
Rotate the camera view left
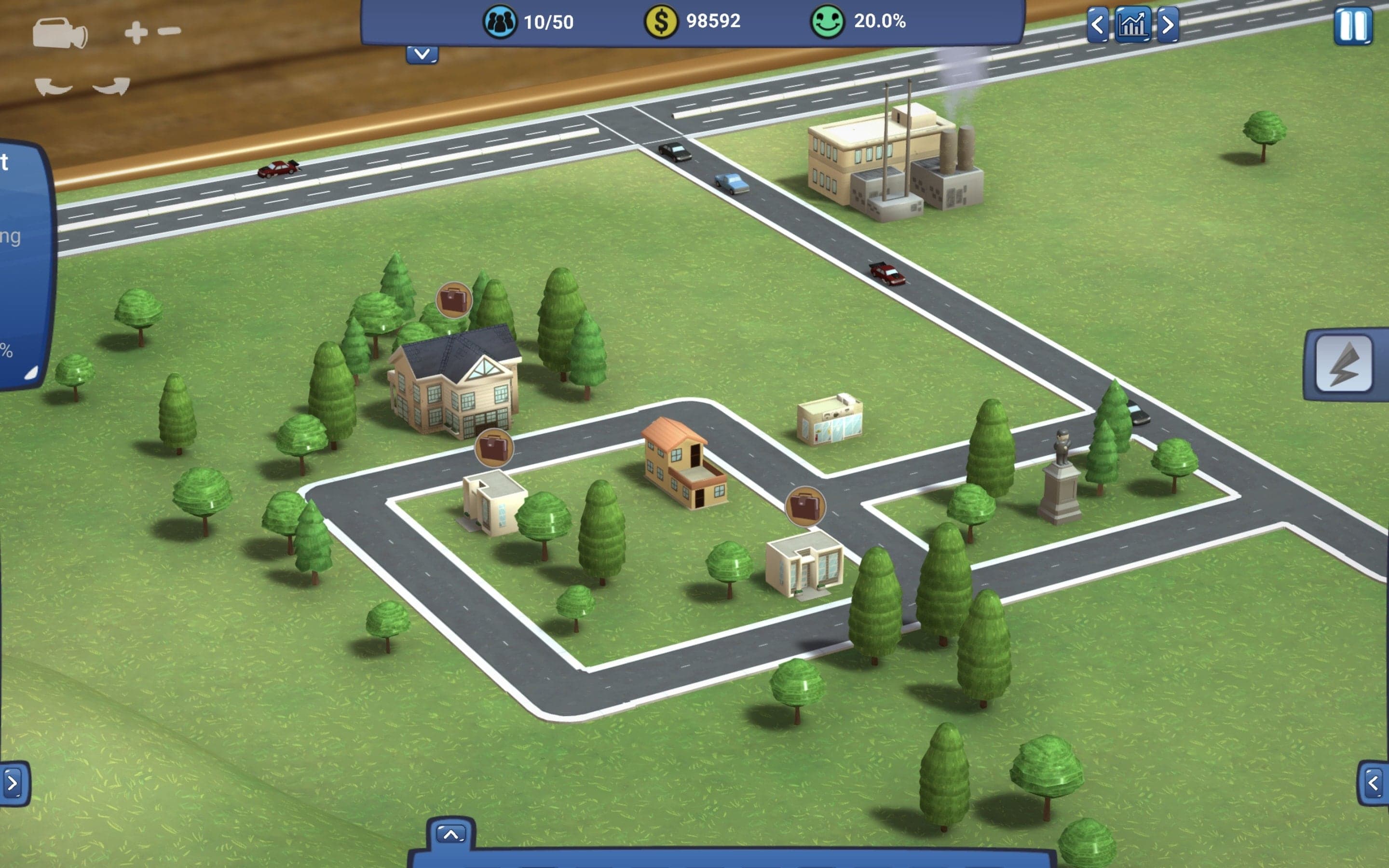point(54,87)
